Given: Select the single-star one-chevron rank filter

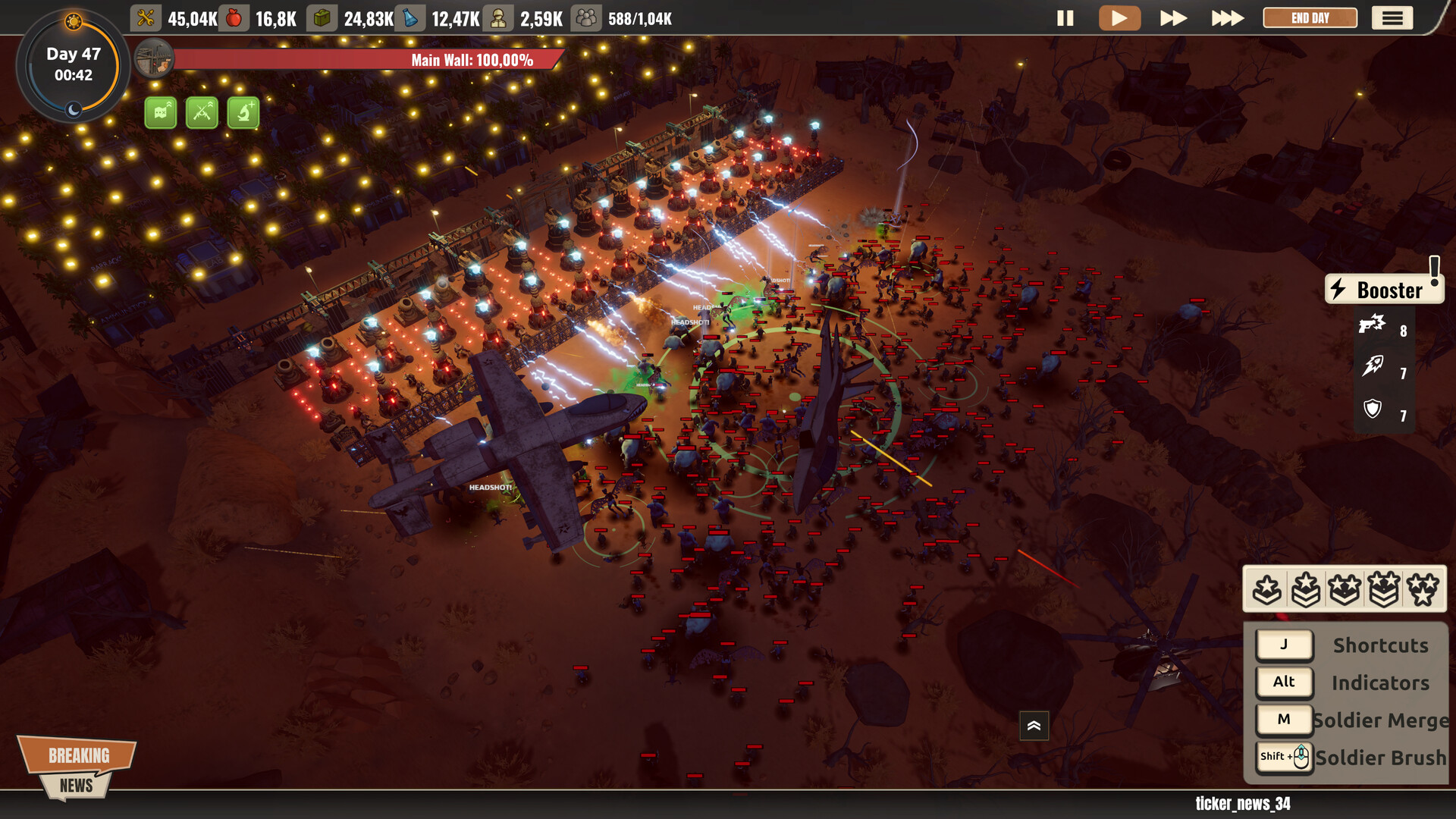Looking at the screenshot, I should coord(1267,589).
